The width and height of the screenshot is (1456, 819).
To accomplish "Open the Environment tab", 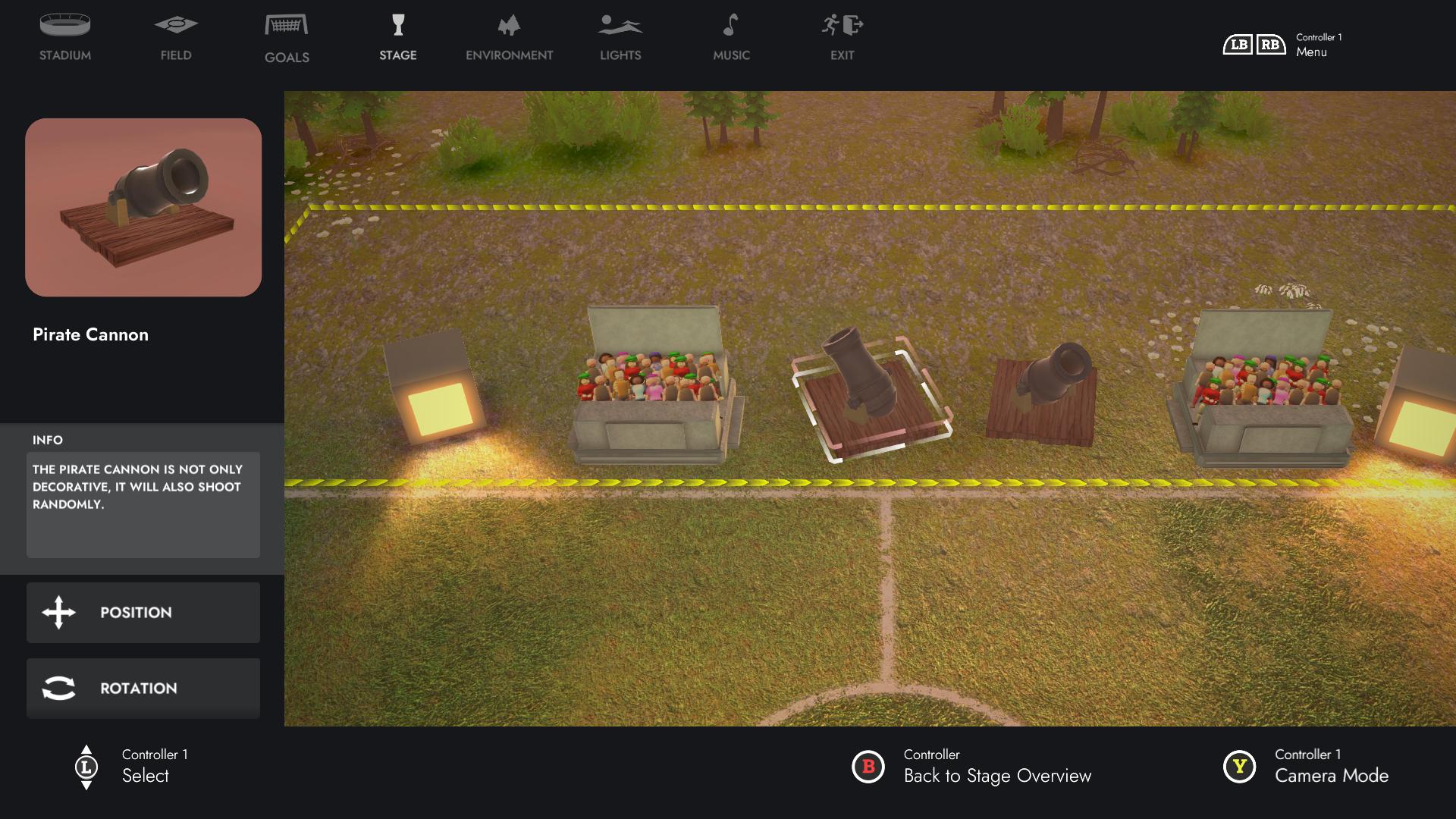I will pyautogui.click(x=510, y=38).
